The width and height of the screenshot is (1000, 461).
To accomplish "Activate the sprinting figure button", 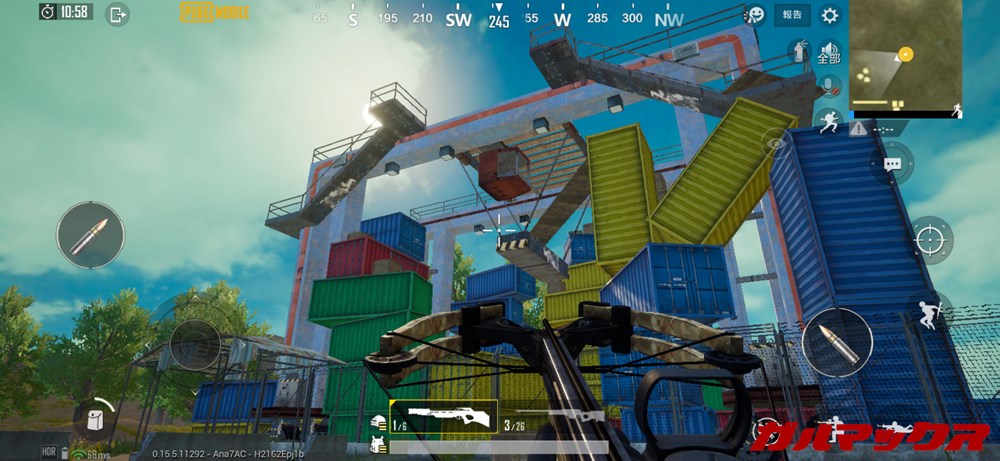I will pyautogui.click(x=828, y=122).
